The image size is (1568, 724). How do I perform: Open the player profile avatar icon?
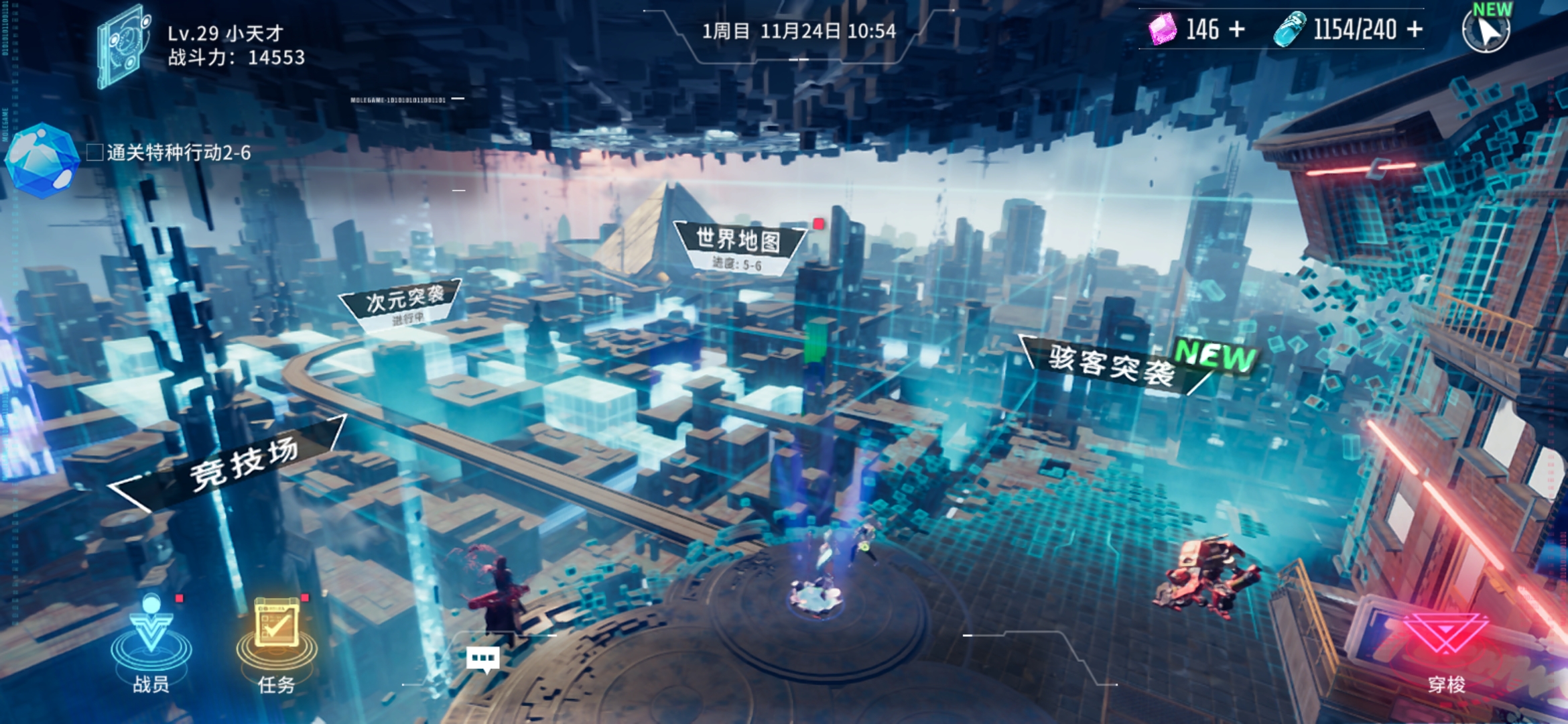[123, 46]
